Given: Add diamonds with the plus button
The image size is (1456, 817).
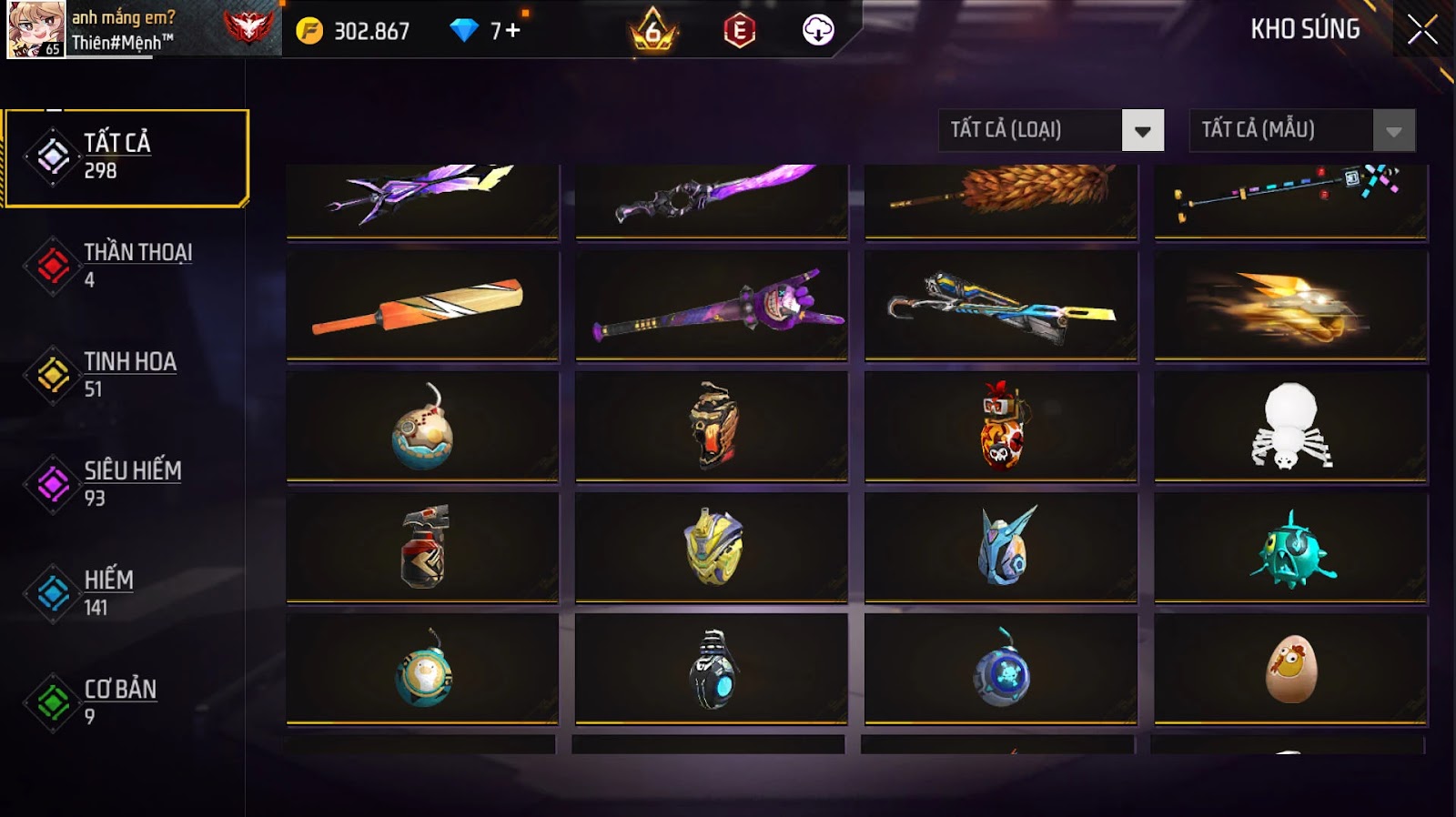Looking at the screenshot, I should (512, 31).
